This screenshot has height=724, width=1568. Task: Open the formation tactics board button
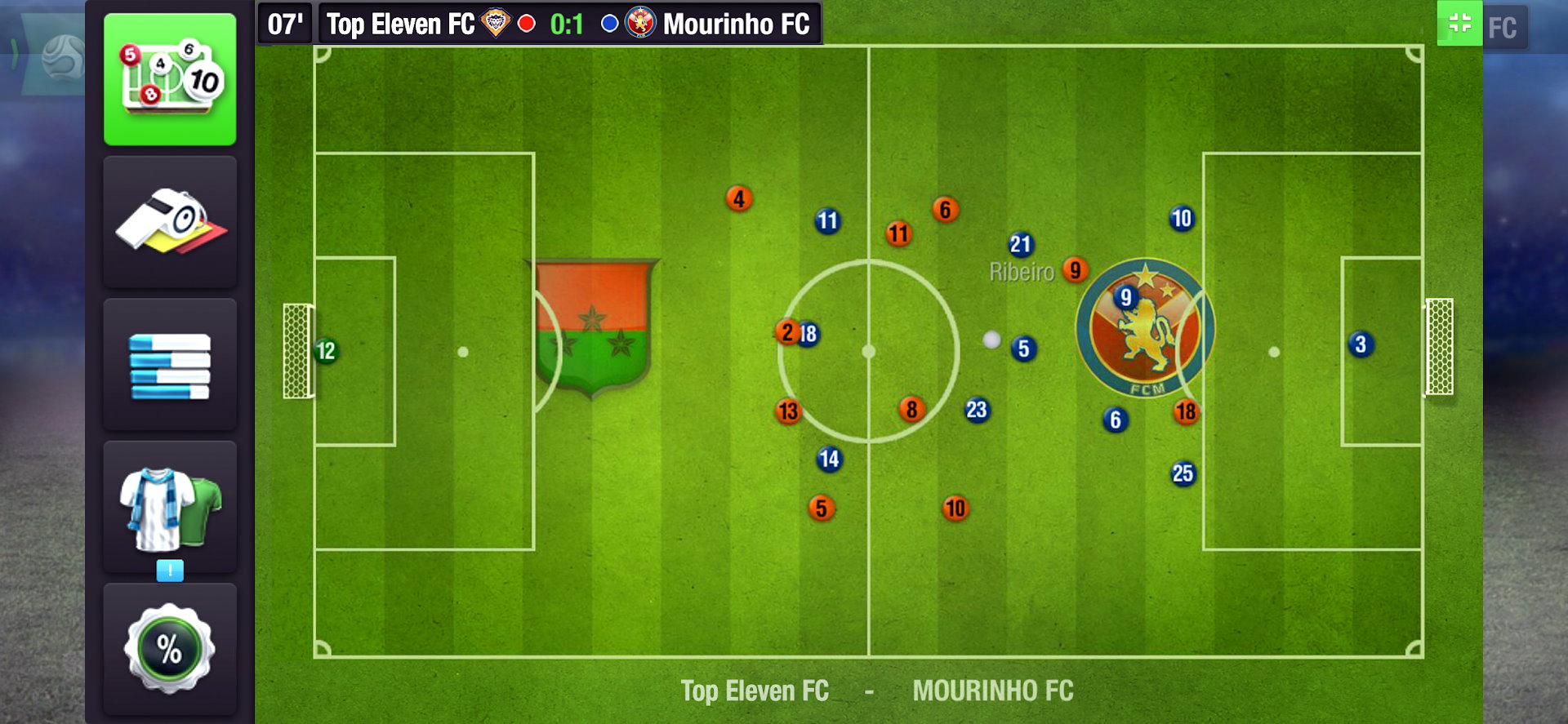coord(170,79)
